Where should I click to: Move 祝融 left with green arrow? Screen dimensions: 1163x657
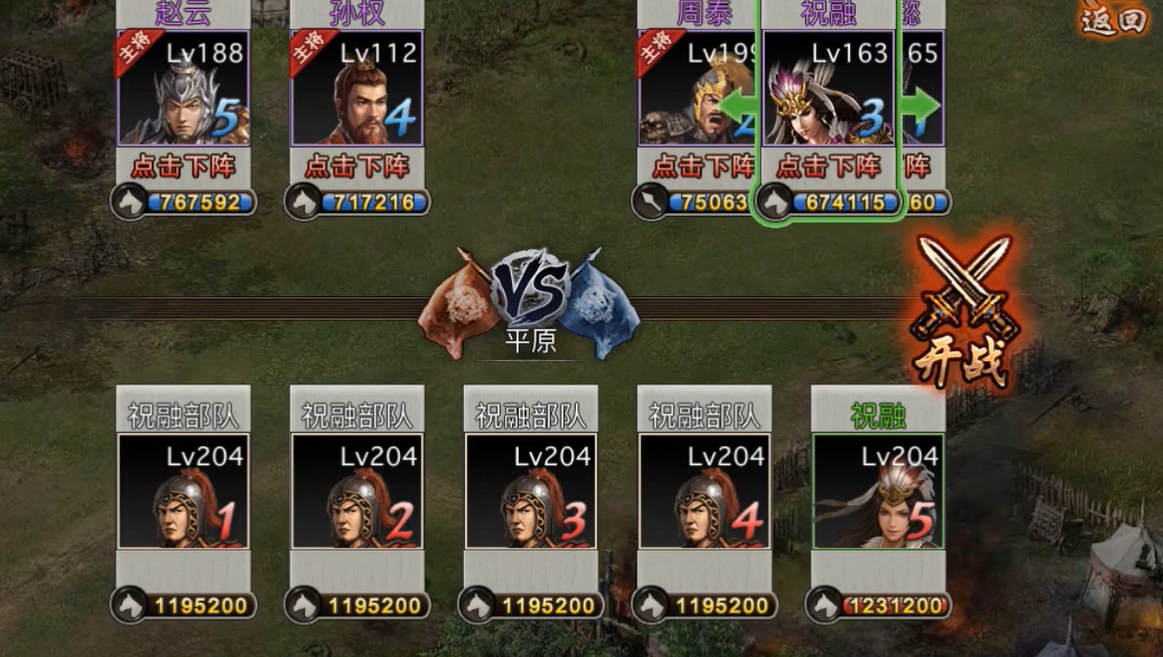pyautogui.click(x=740, y=104)
